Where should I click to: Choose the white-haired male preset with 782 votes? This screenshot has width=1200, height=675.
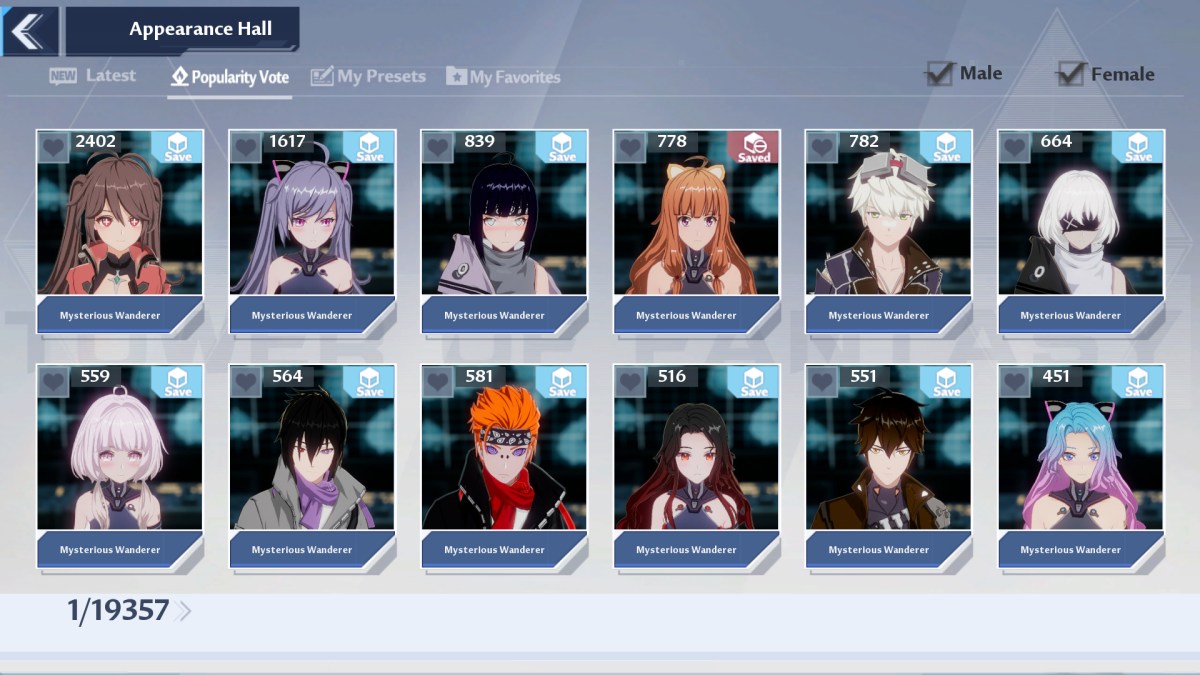pos(887,220)
